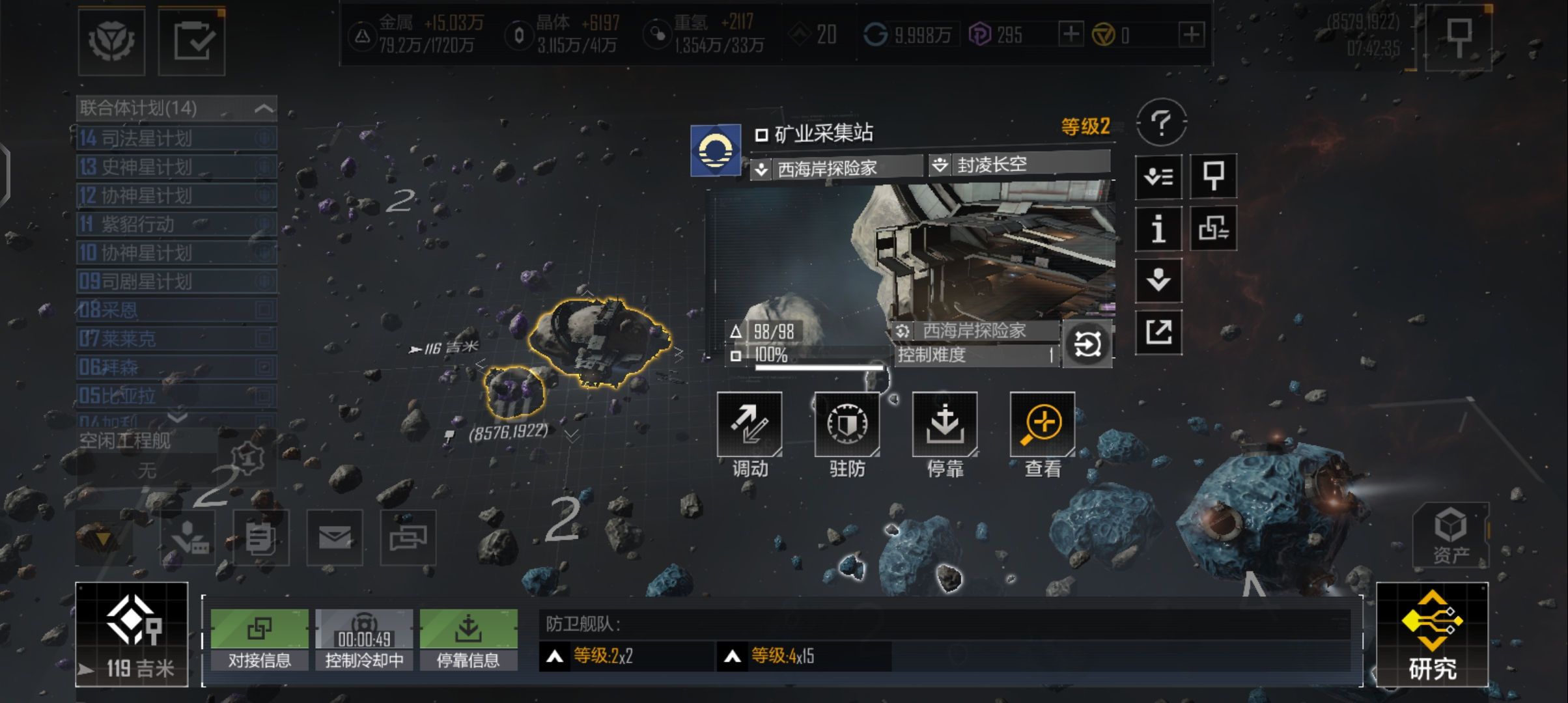Open the mail envelope icon
The image size is (1568, 703).
coord(335,538)
